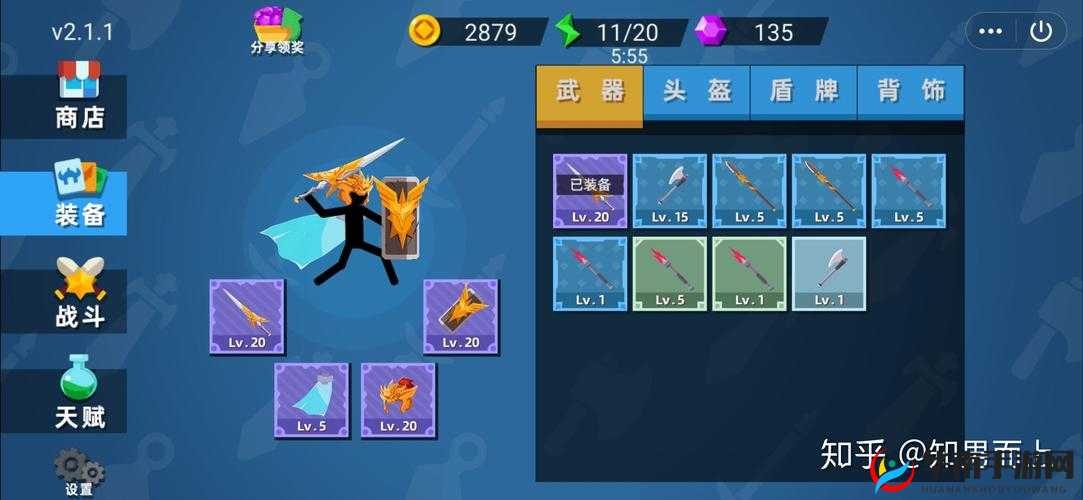
Task: Claim the 分享领奖 share reward
Action: click(277, 30)
